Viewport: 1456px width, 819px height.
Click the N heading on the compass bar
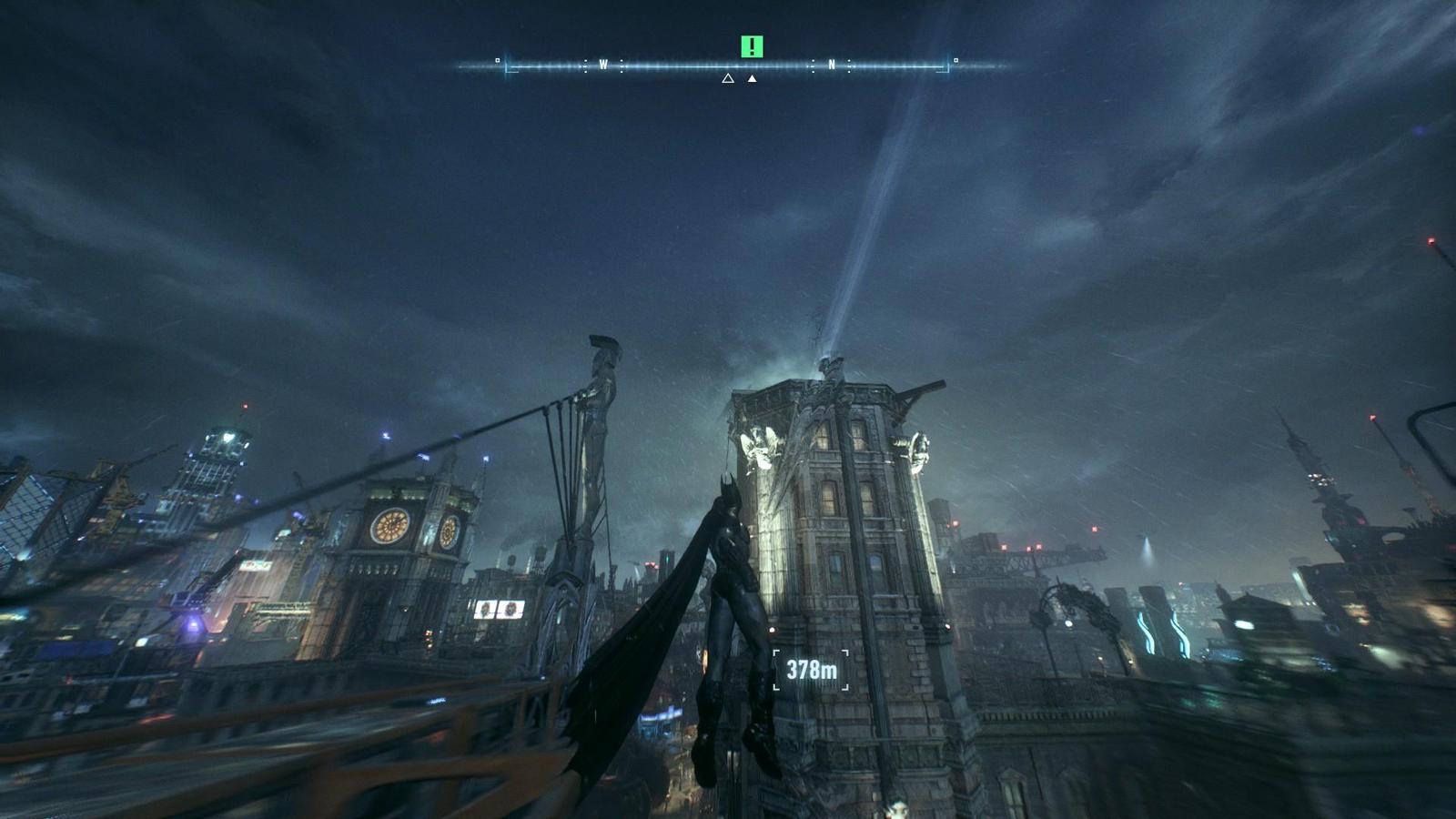831,65
